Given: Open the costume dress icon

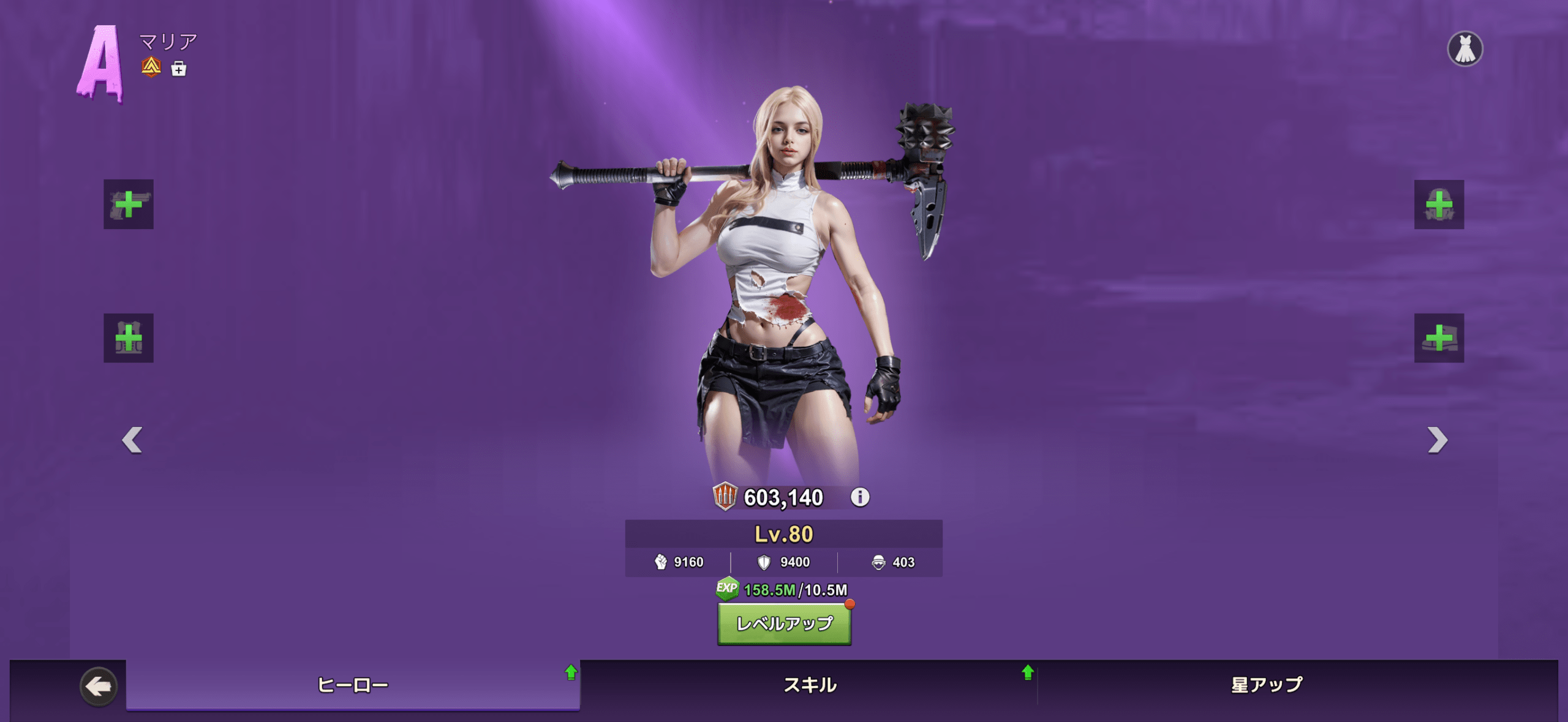Looking at the screenshot, I should pyautogui.click(x=1464, y=49).
